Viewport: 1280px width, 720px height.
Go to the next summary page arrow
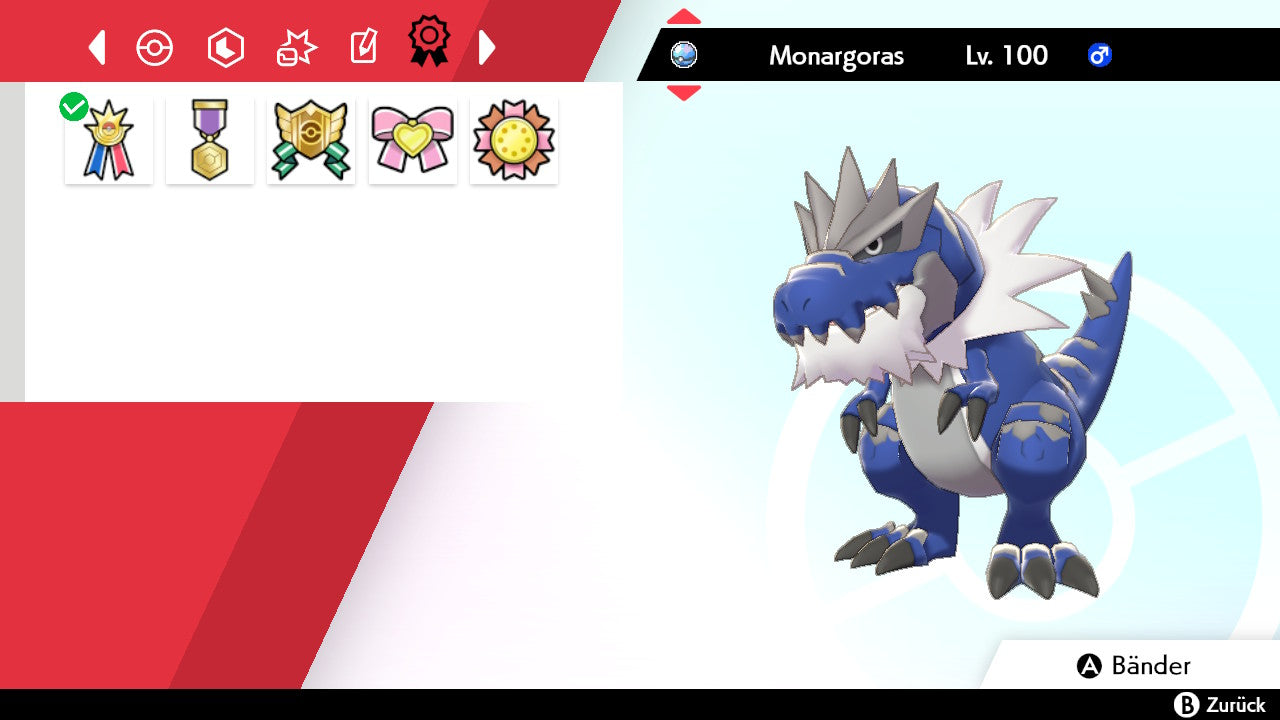tap(487, 47)
